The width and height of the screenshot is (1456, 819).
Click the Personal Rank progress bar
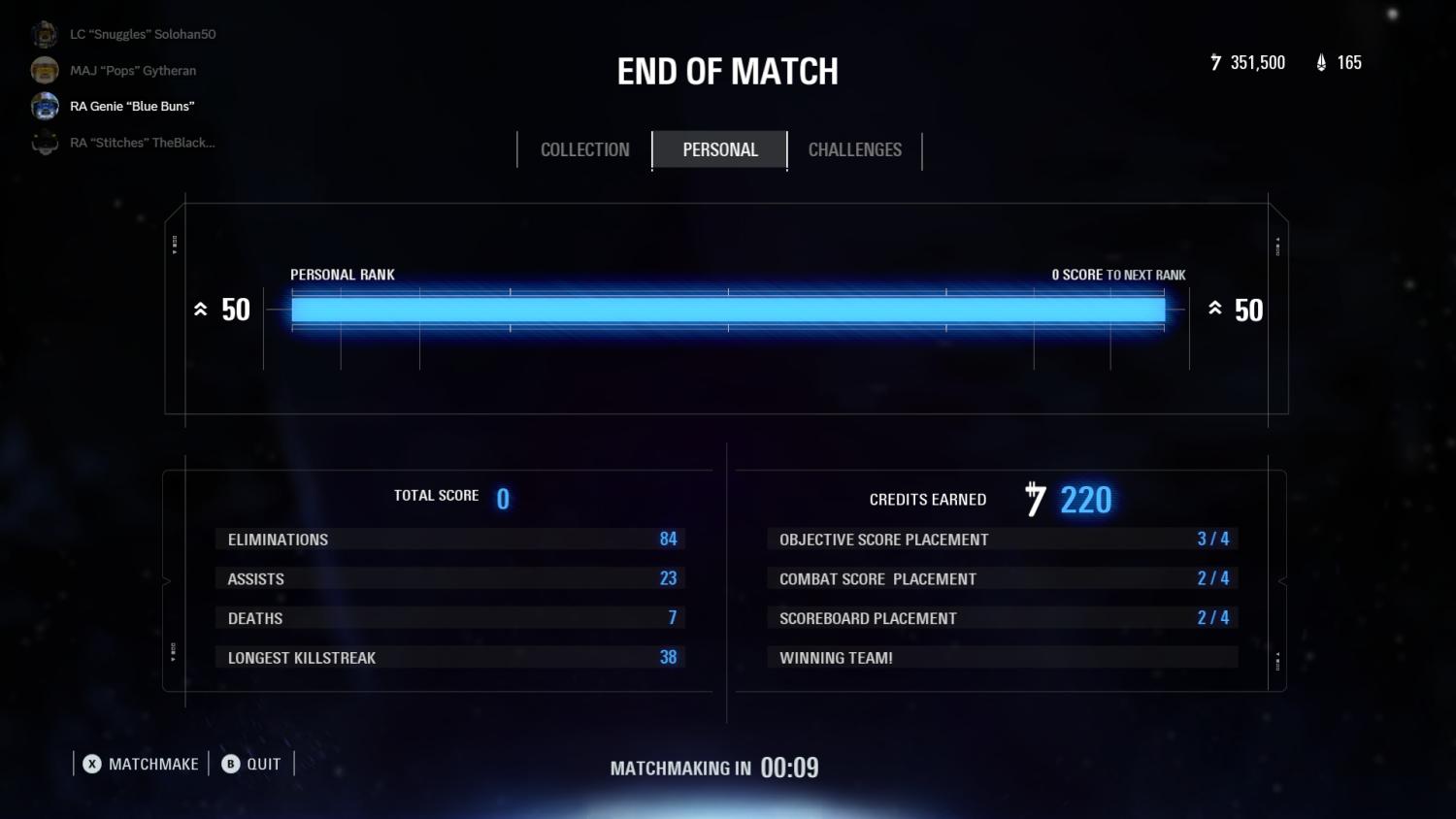pyautogui.click(x=728, y=309)
